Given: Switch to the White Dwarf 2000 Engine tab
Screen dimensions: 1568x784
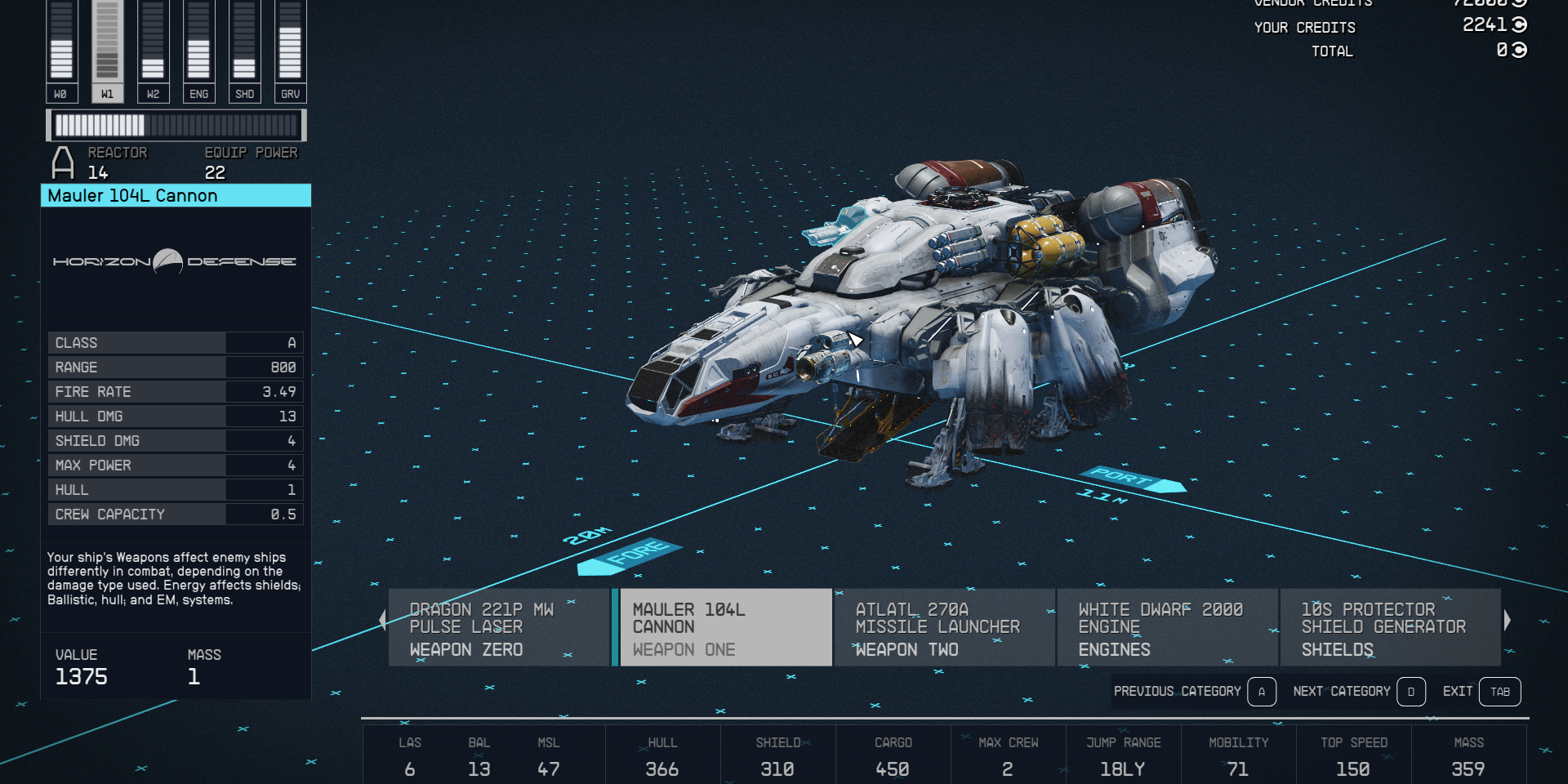Looking at the screenshot, I should (x=1167, y=627).
